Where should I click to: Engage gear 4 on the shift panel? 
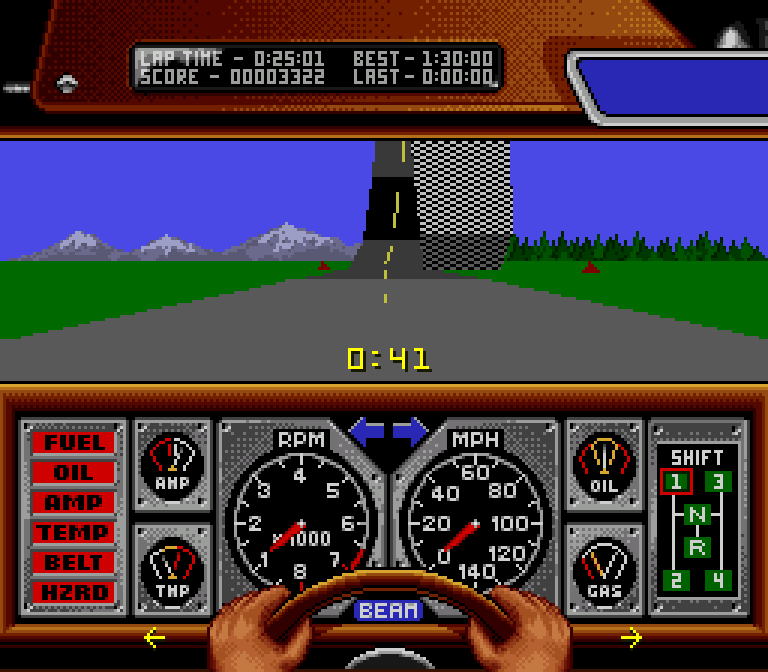718,580
